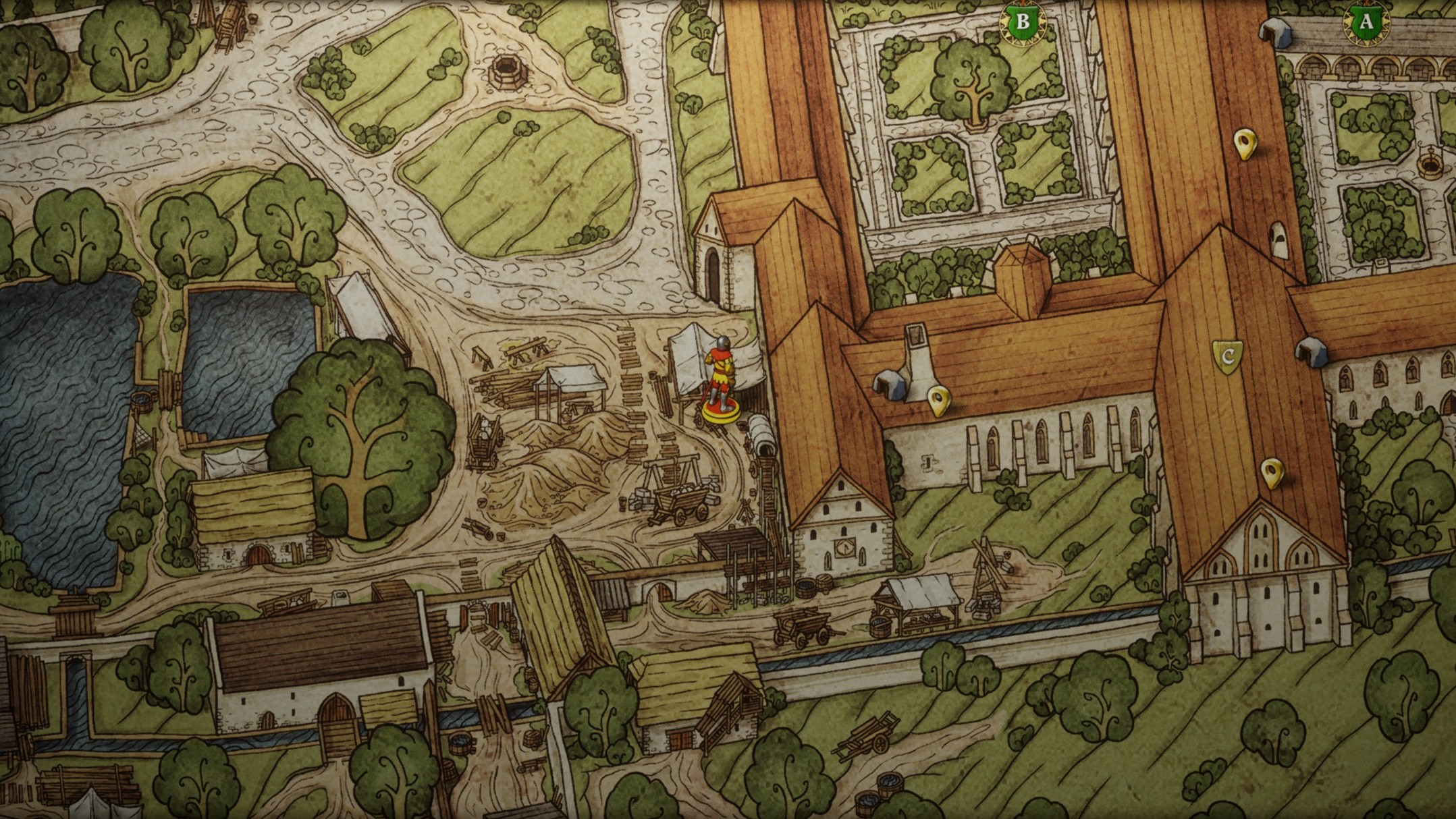Select the yellow pin above the mask marker
The width and height of the screenshot is (1456, 819).
[x=1244, y=143]
